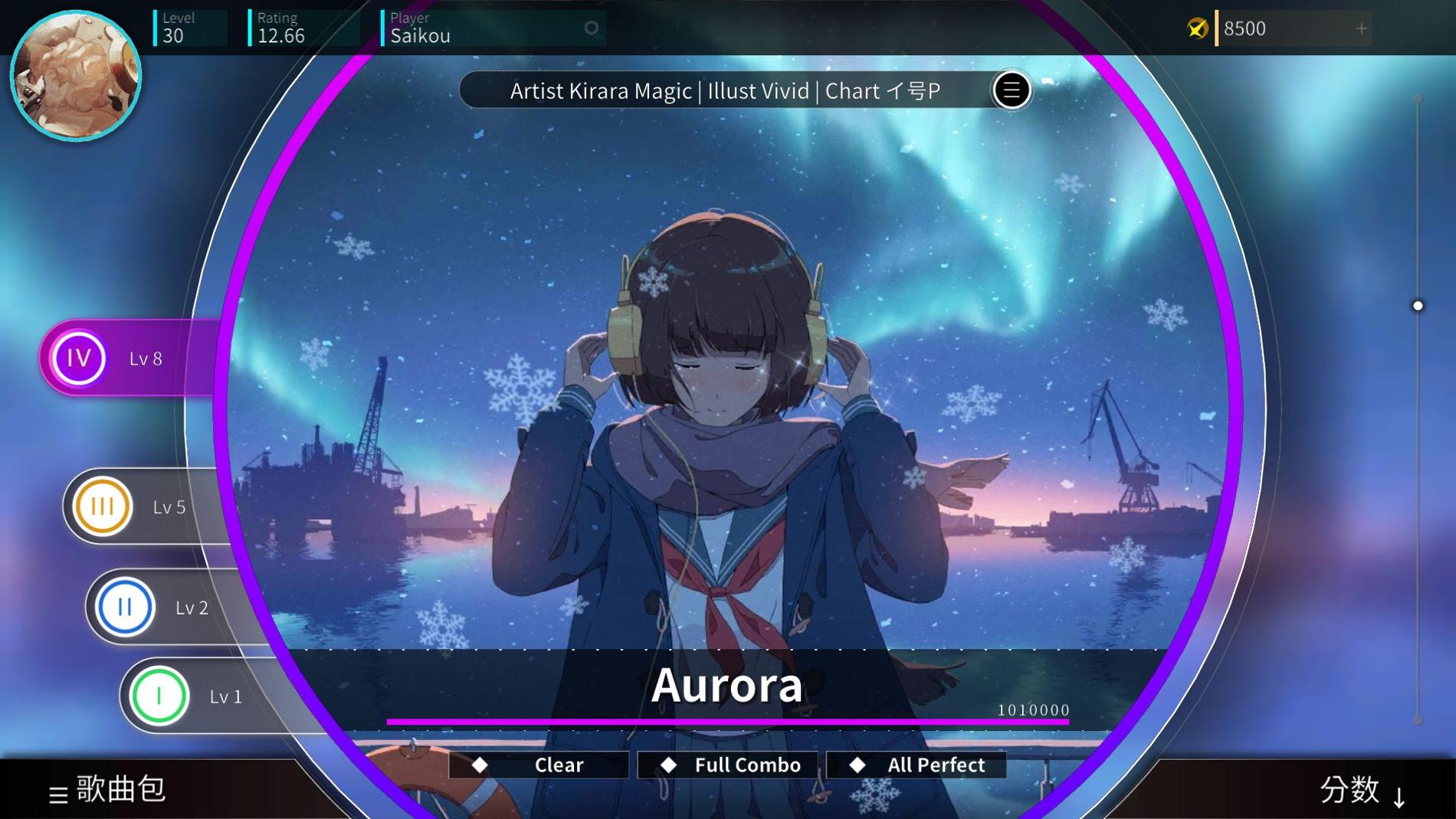Select the Level III Lv 5 difficulty
Screen dimensions: 1456x819
click(x=102, y=506)
